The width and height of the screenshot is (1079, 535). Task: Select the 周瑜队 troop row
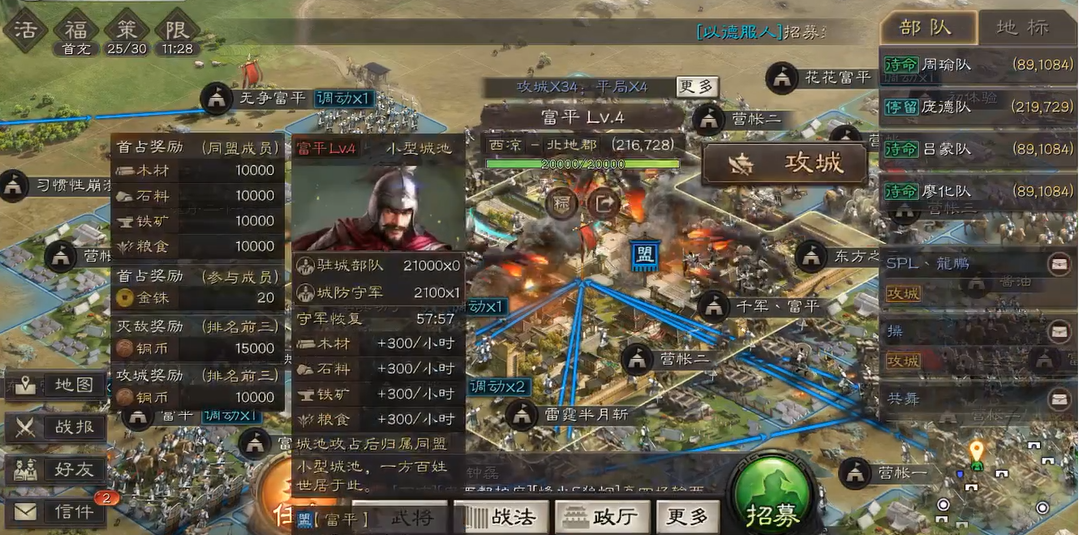click(x=978, y=64)
